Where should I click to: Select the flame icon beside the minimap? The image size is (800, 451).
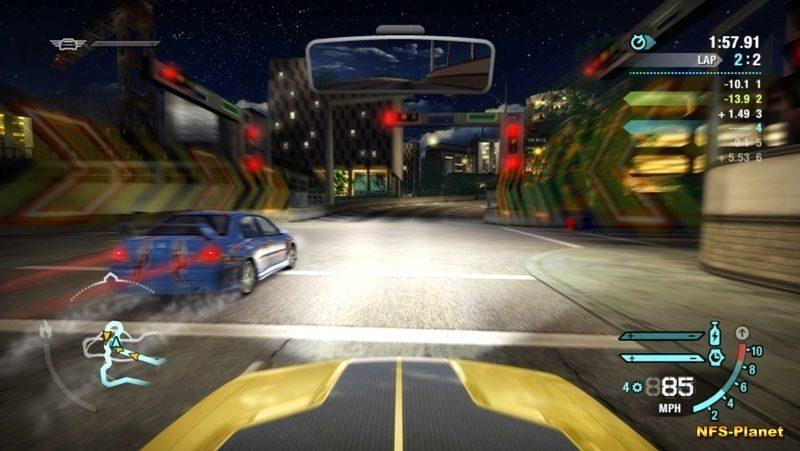46,328
